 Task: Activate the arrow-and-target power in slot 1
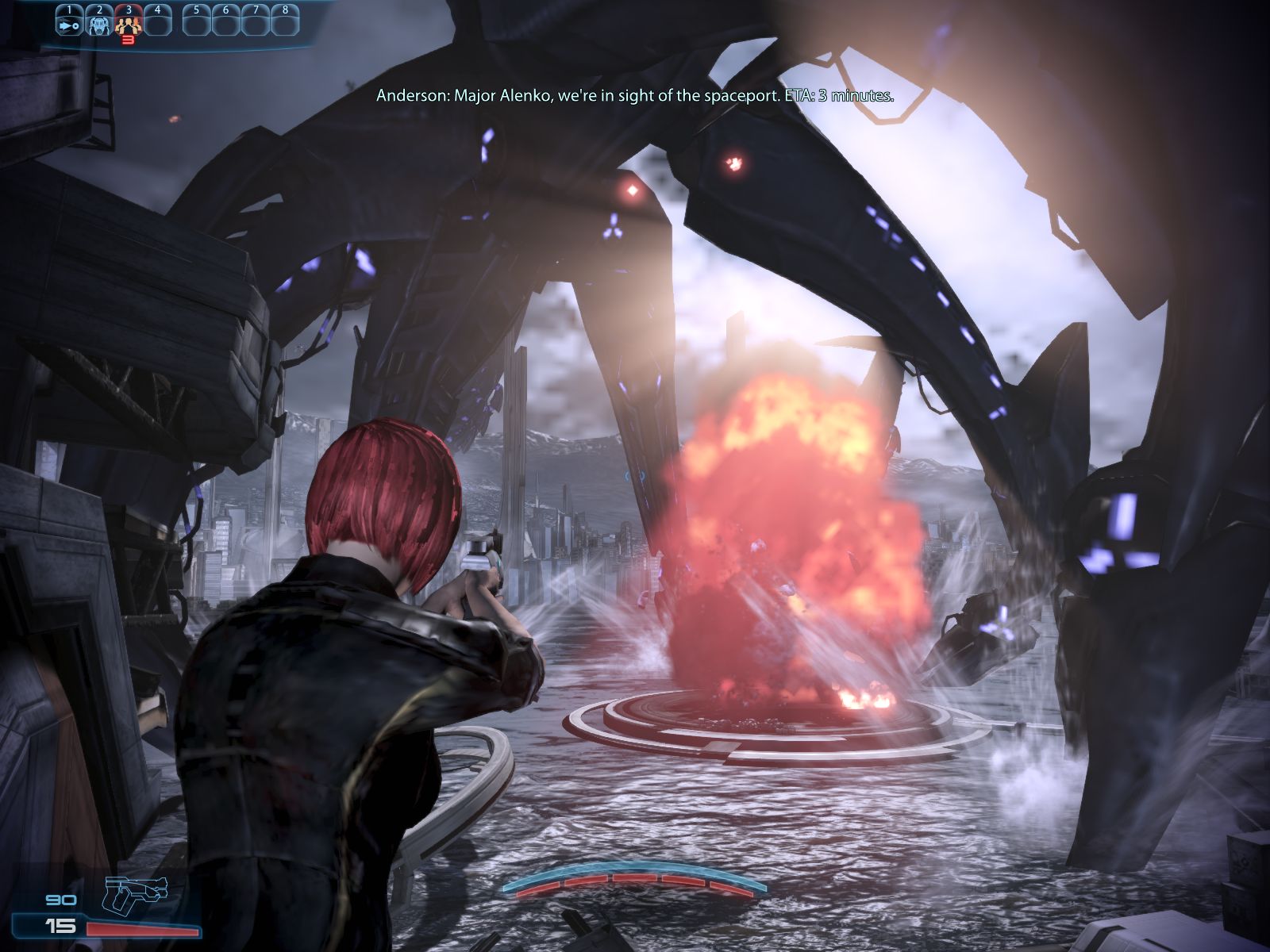68,23
